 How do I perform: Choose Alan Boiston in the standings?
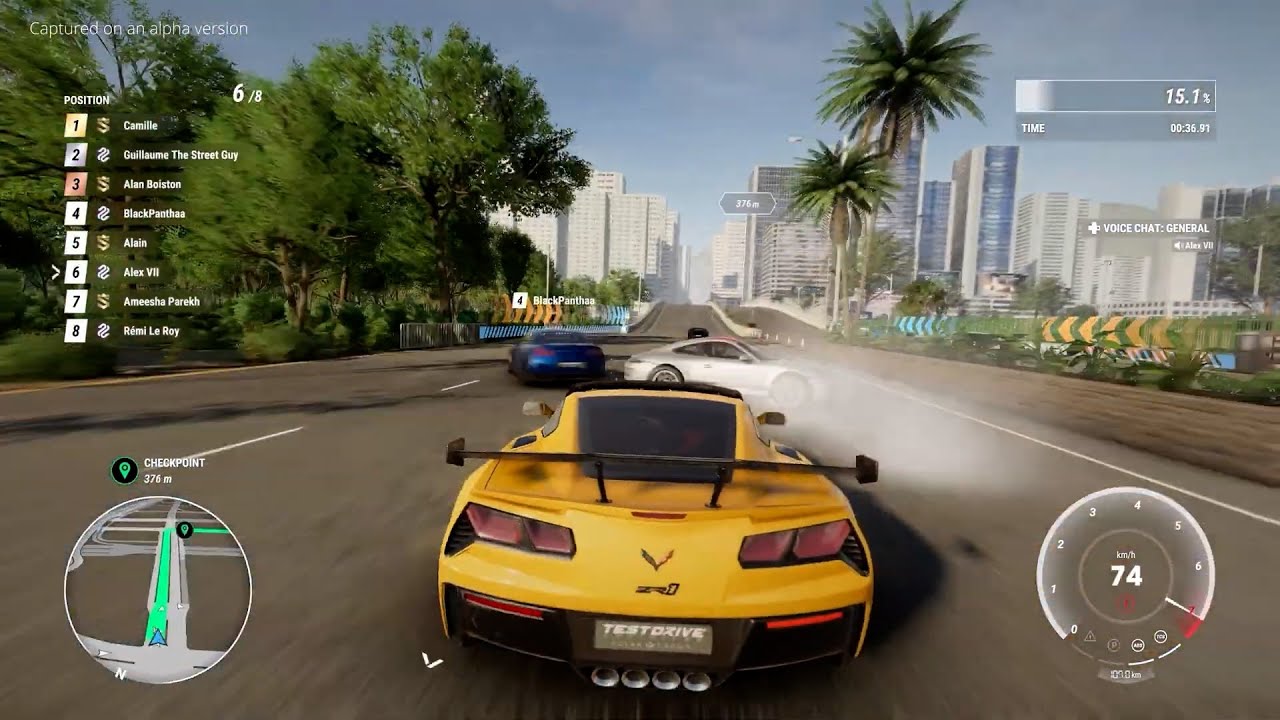(x=151, y=184)
